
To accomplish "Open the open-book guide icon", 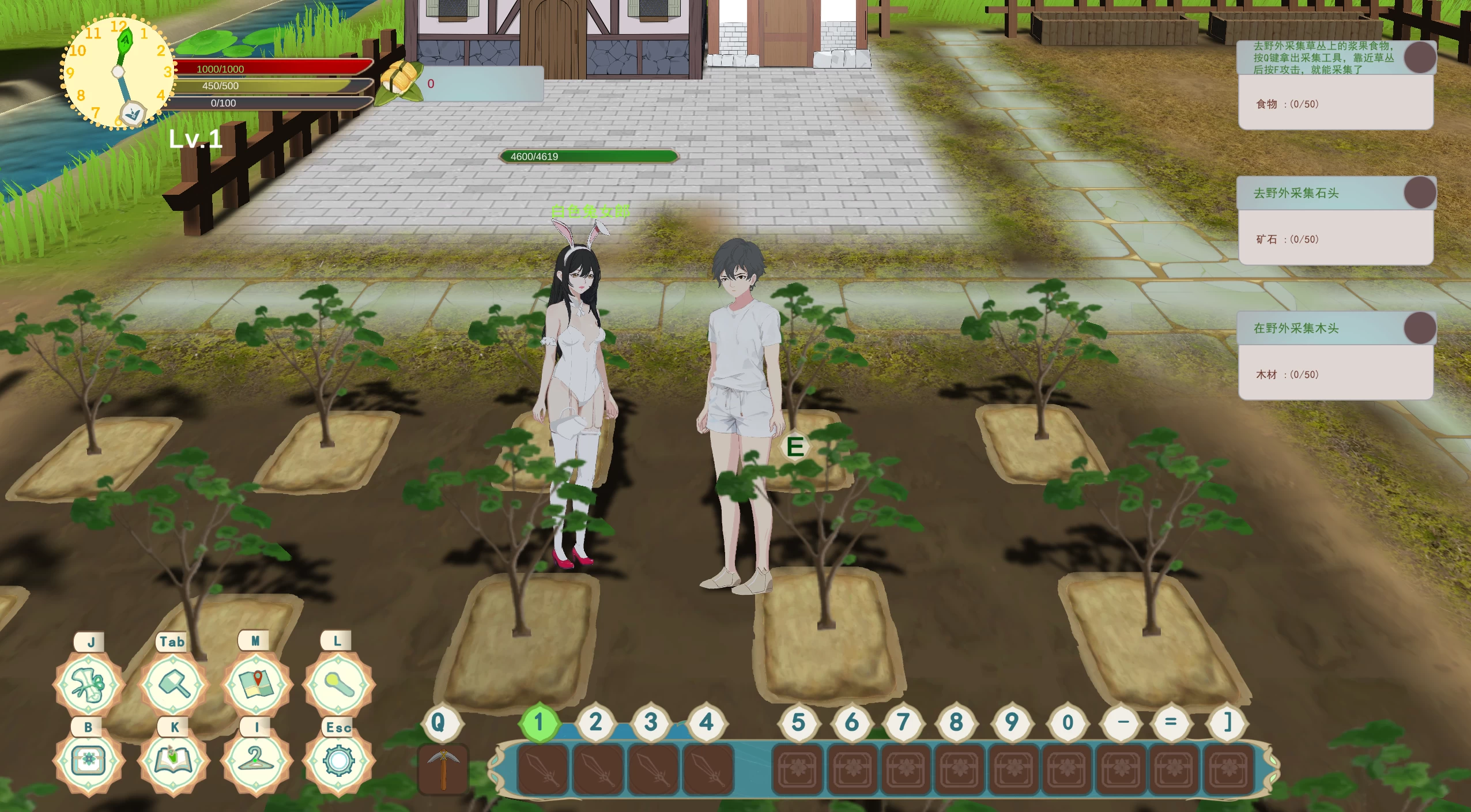I will [173, 761].
